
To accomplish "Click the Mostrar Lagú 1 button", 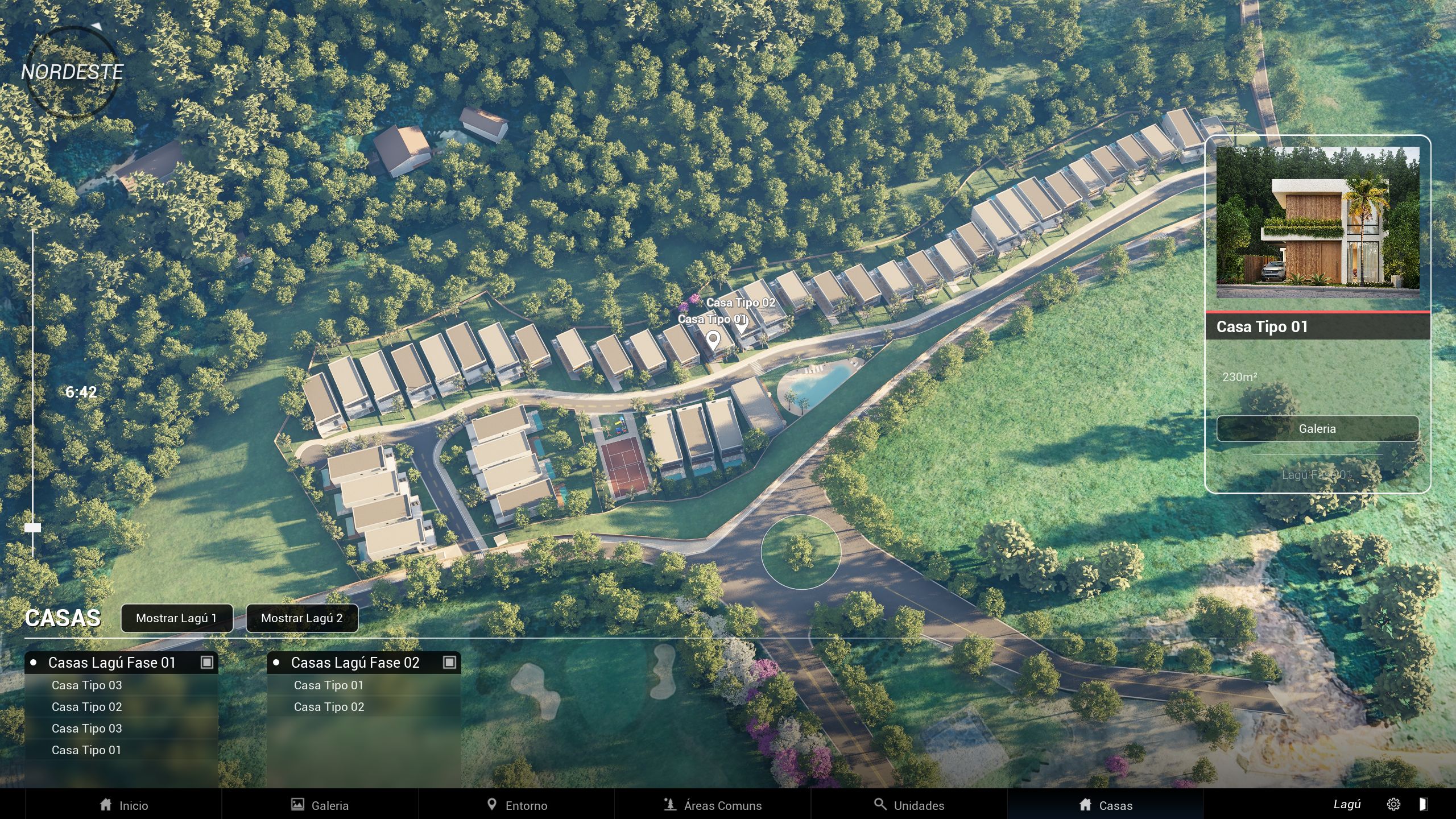I will [x=176, y=618].
